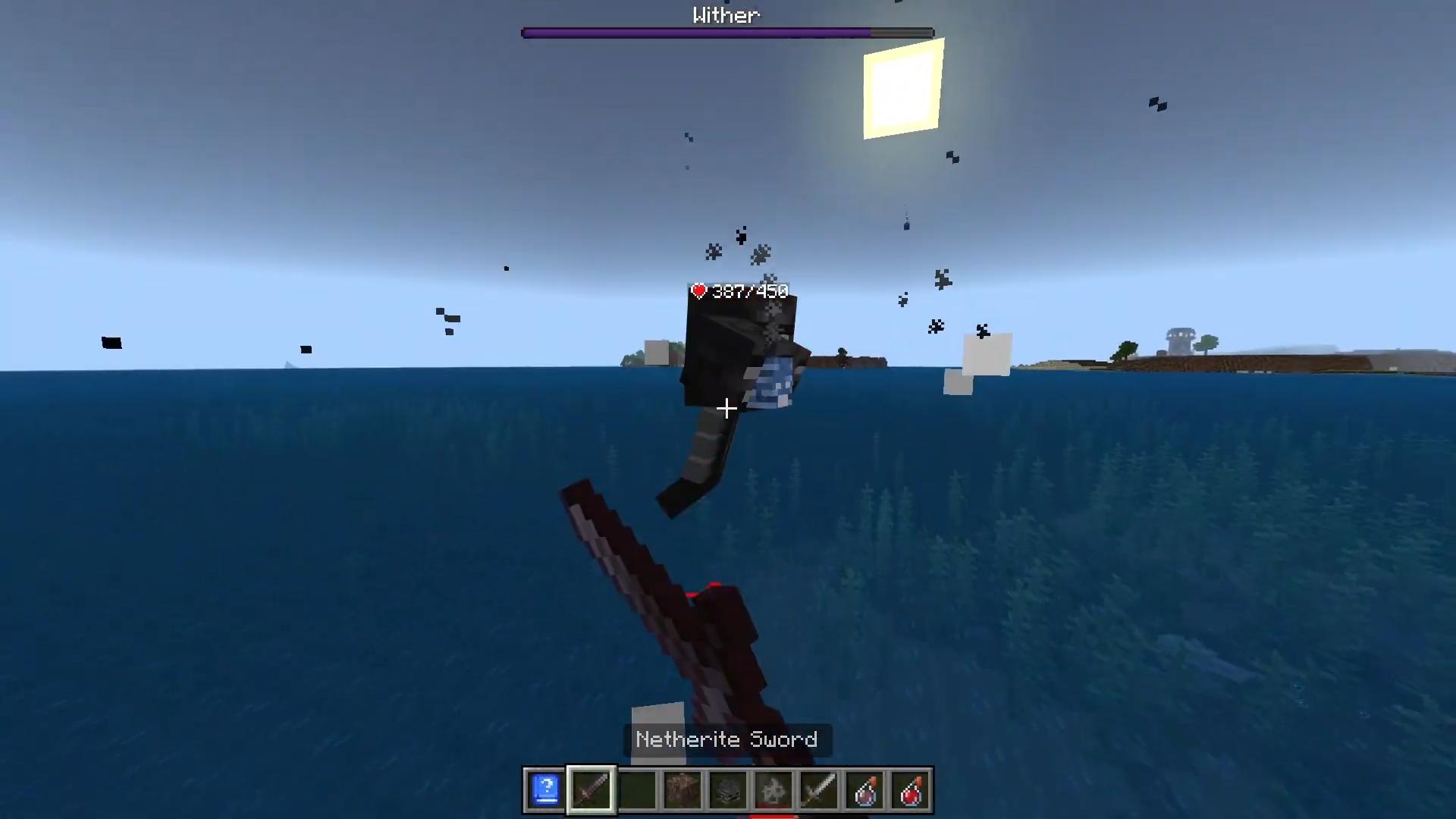
Task: Click the heart icon beside the health counter
Action: tap(698, 290)
